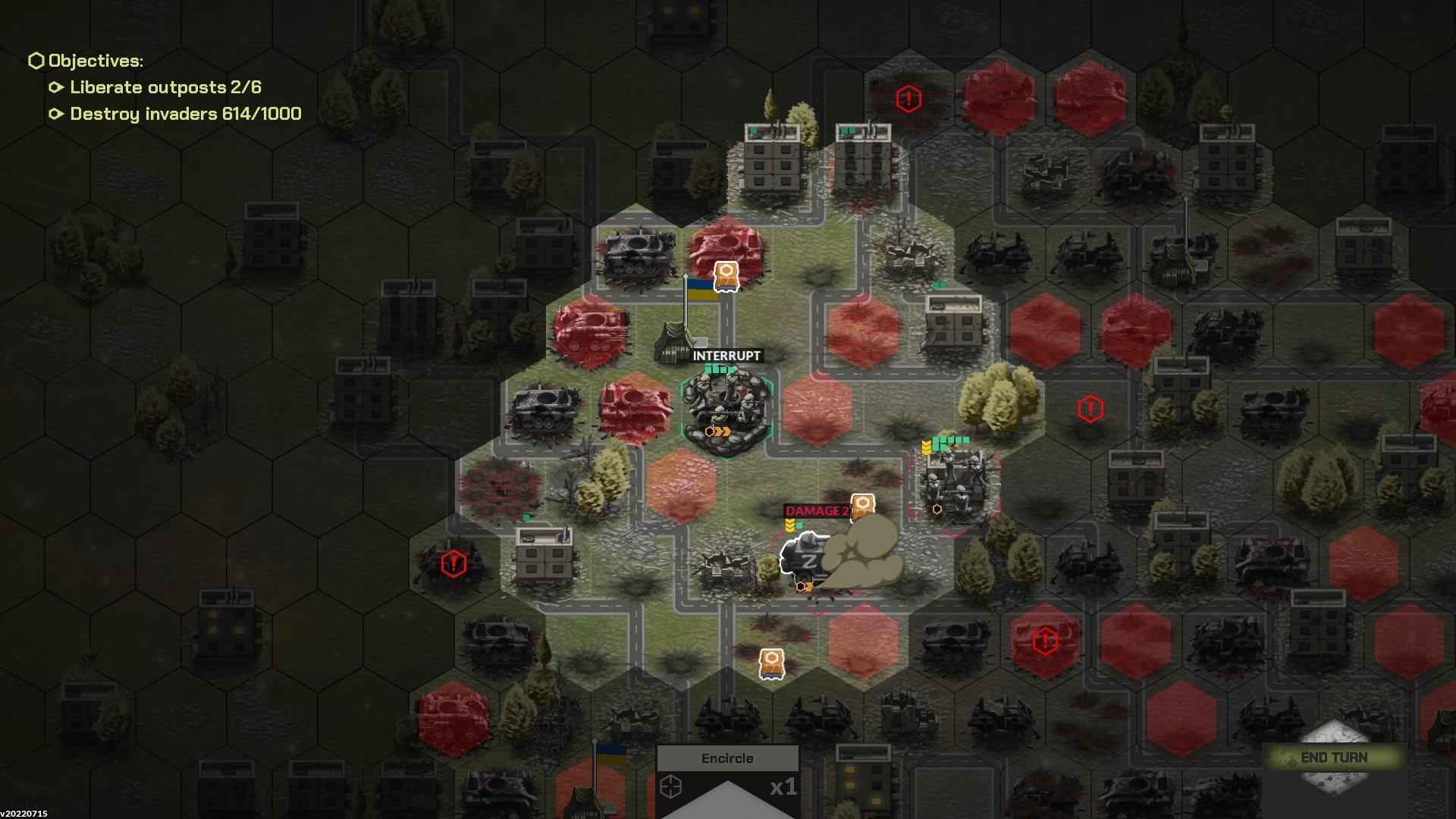The height and width of the screenshot is (819, 1456).
Task: End the current turn
Action: pos(1334,758)
